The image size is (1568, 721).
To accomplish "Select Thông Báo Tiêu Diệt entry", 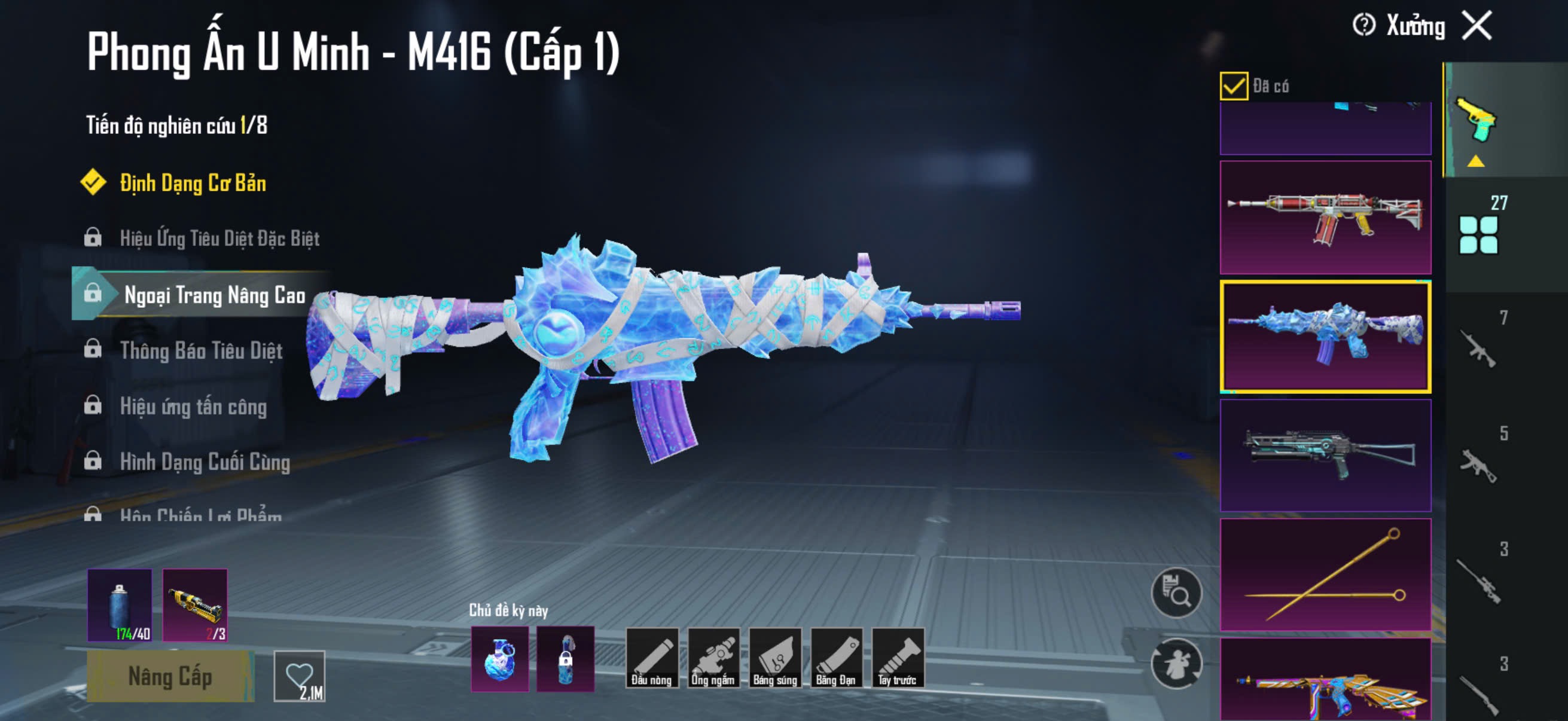I will [x=201, y=350].
